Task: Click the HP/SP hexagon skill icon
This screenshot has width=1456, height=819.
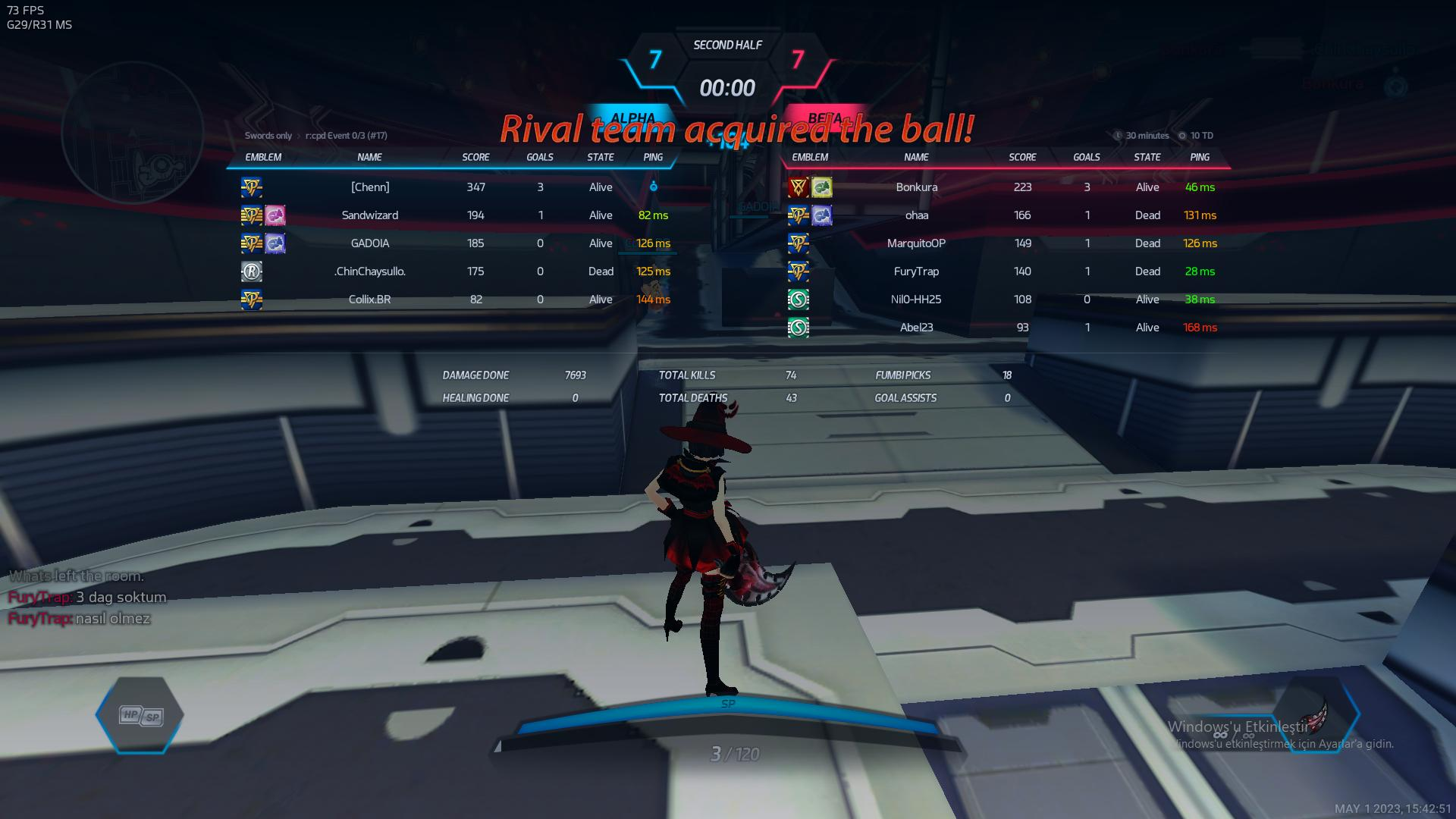Action: click(x=140, y=715)
